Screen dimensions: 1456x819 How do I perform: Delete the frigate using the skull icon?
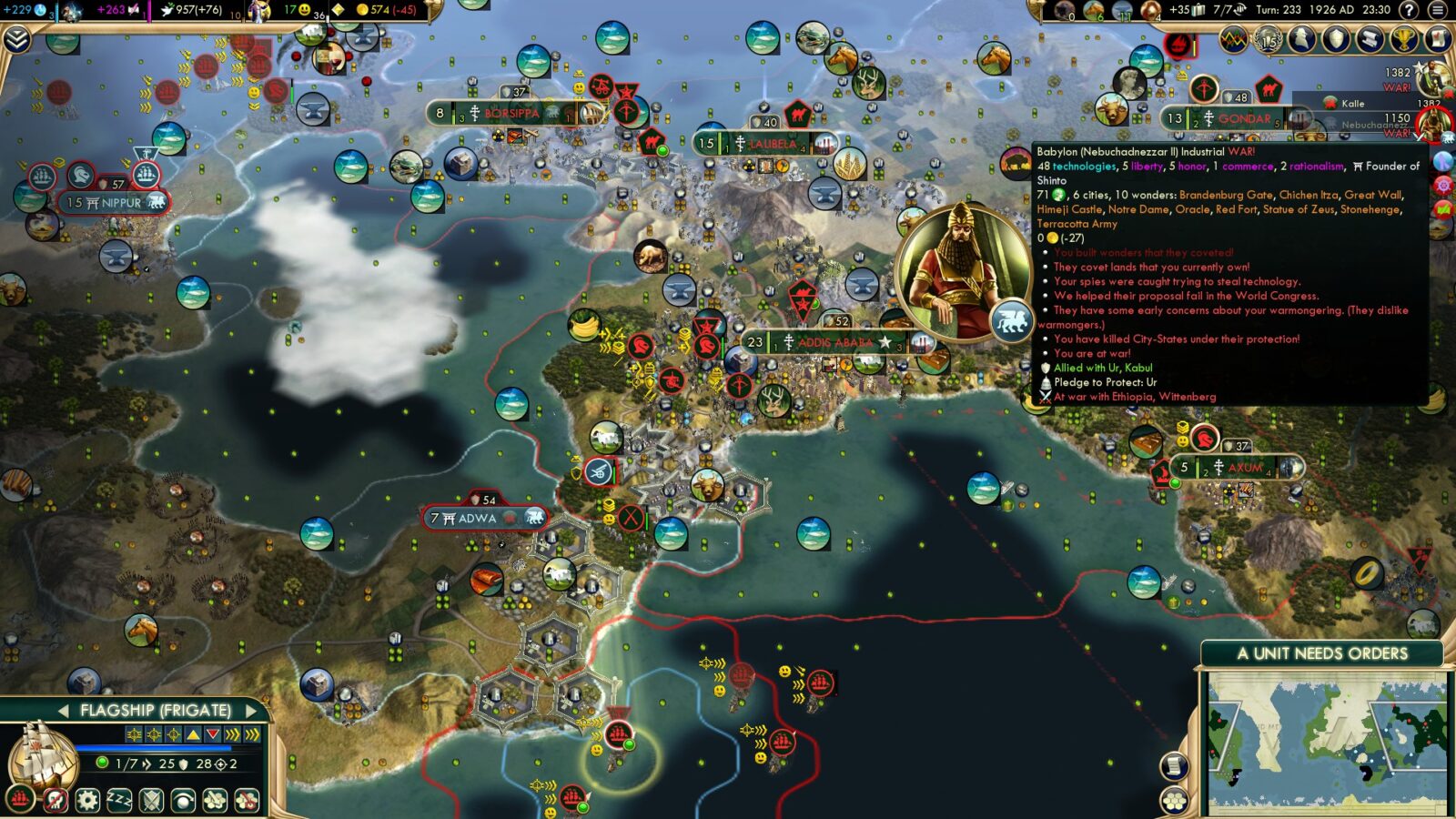click(56, 802)
